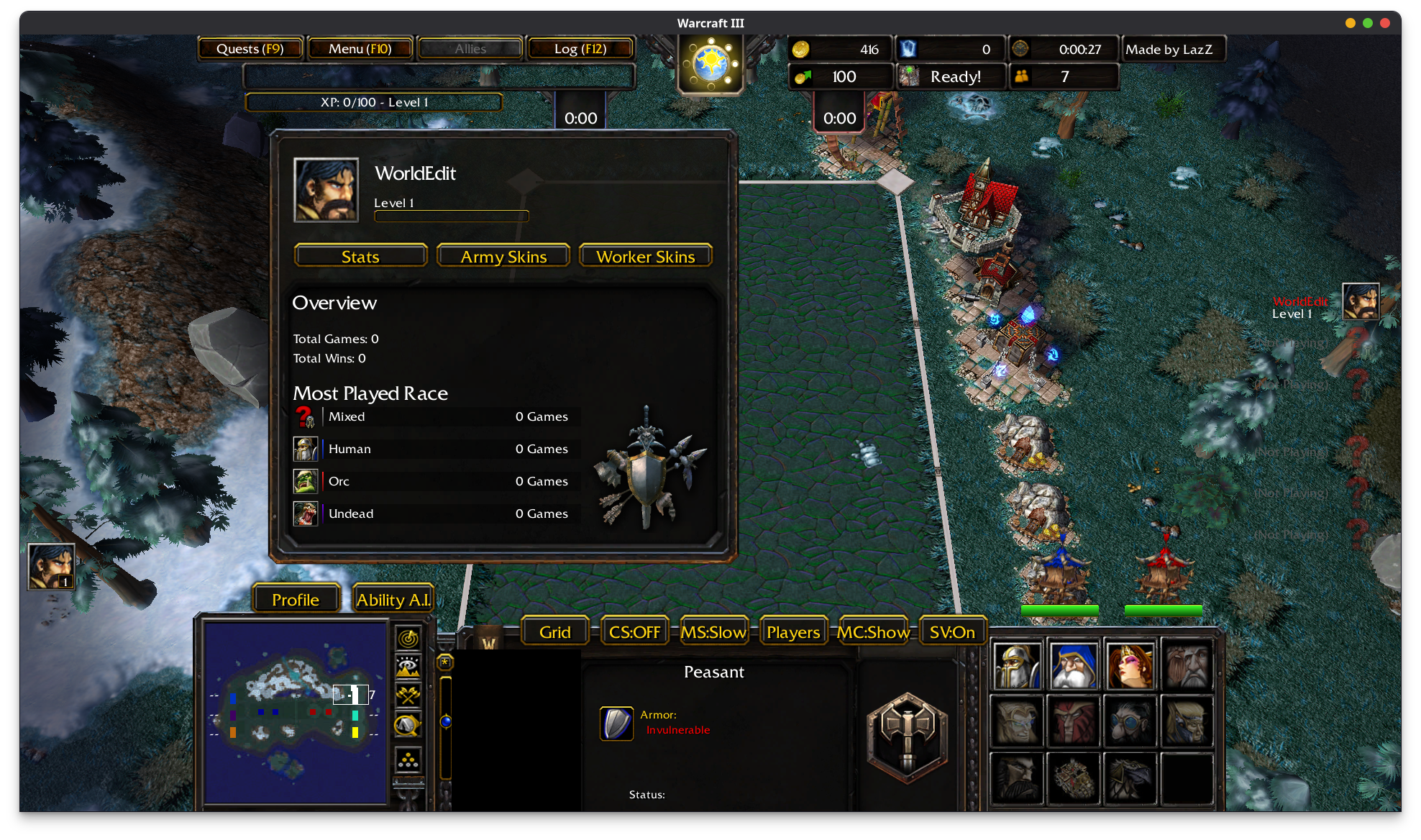Change the MS:Slow setting
This screenshot has width=1421, height=840.
(713, 632)
